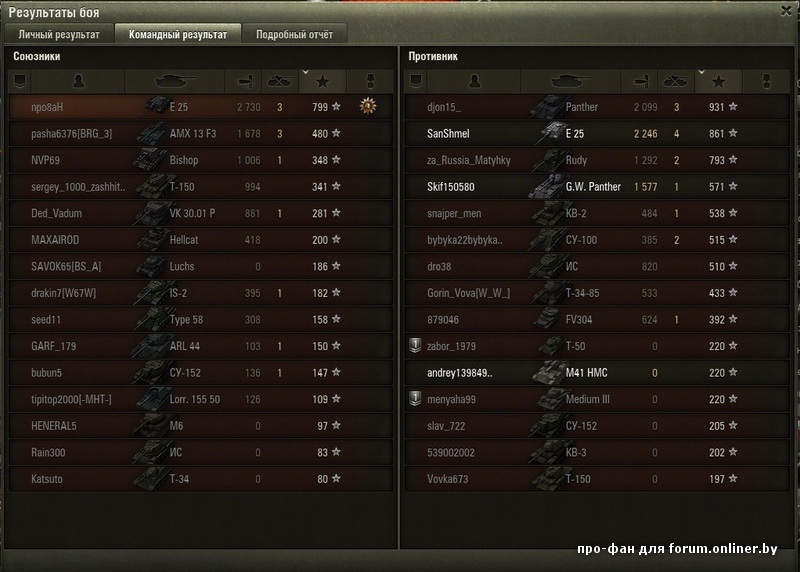Open the Подробный отчёт tab

tap(295, 34)
